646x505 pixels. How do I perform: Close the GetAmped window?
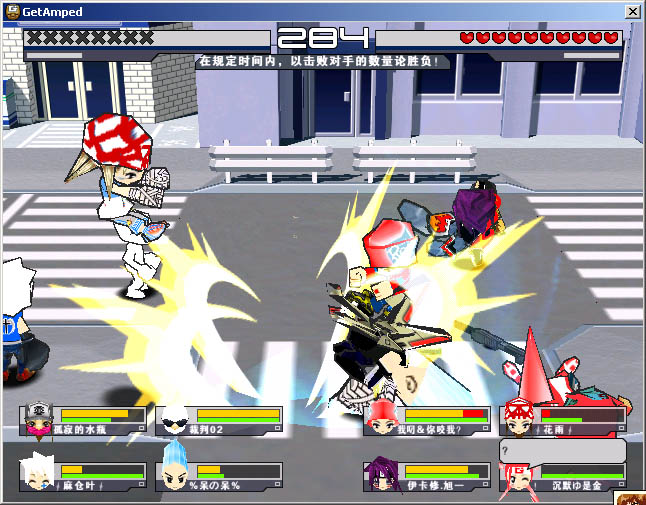[x=632, y=11]
